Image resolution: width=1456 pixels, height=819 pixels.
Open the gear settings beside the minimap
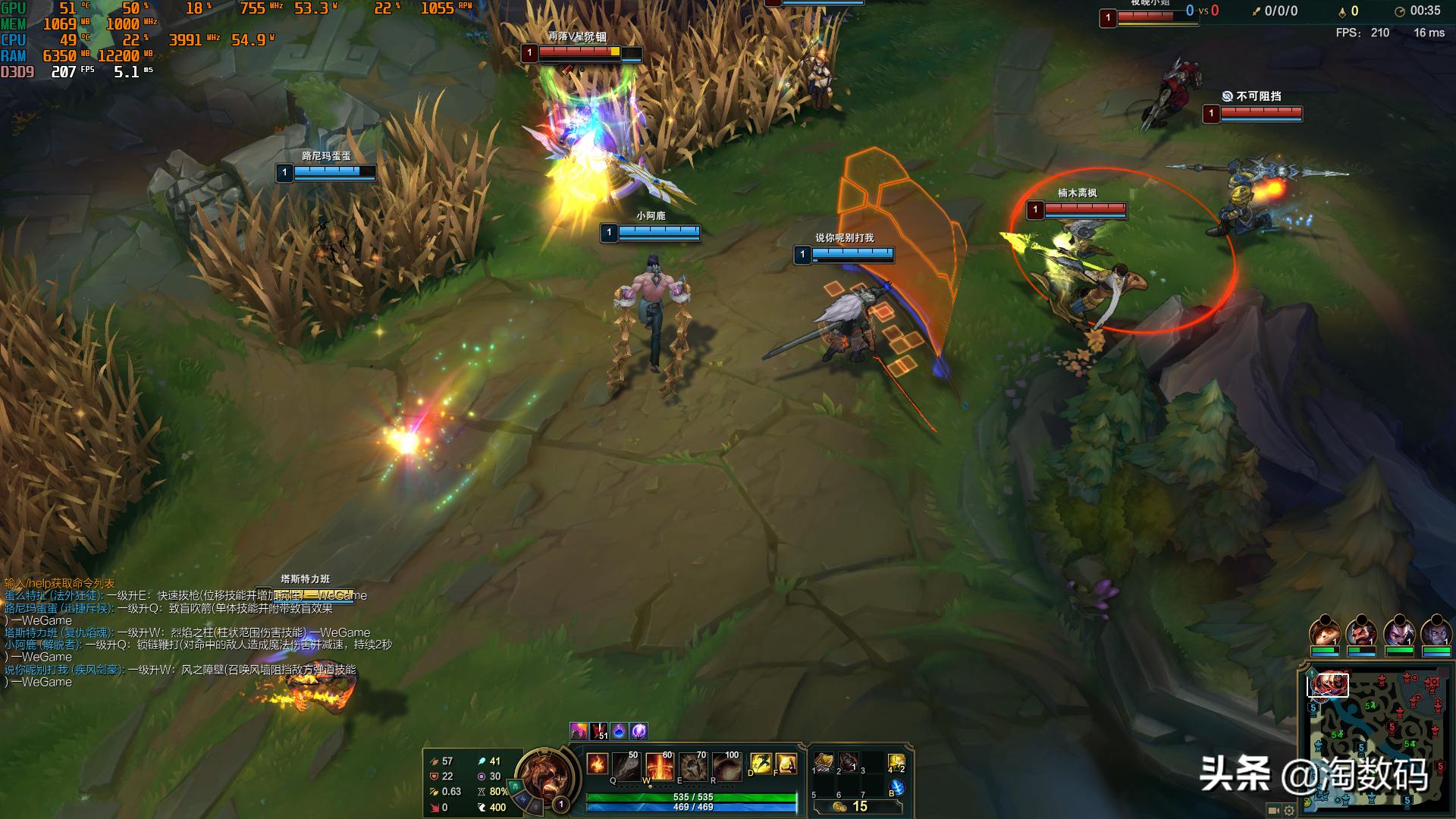coord(1288,810)
